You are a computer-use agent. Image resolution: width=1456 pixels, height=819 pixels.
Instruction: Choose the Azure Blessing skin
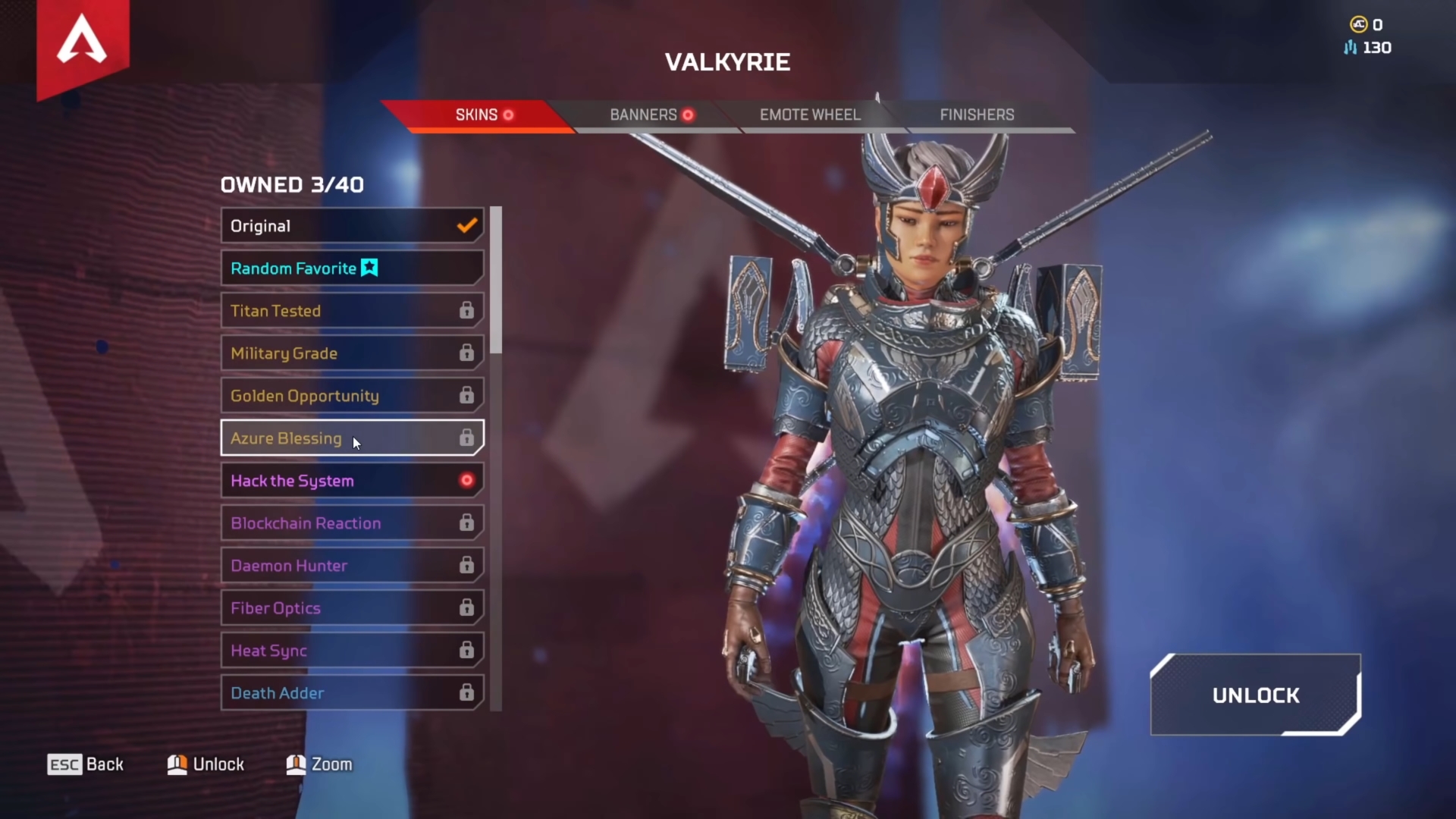[x=352, y=438]
